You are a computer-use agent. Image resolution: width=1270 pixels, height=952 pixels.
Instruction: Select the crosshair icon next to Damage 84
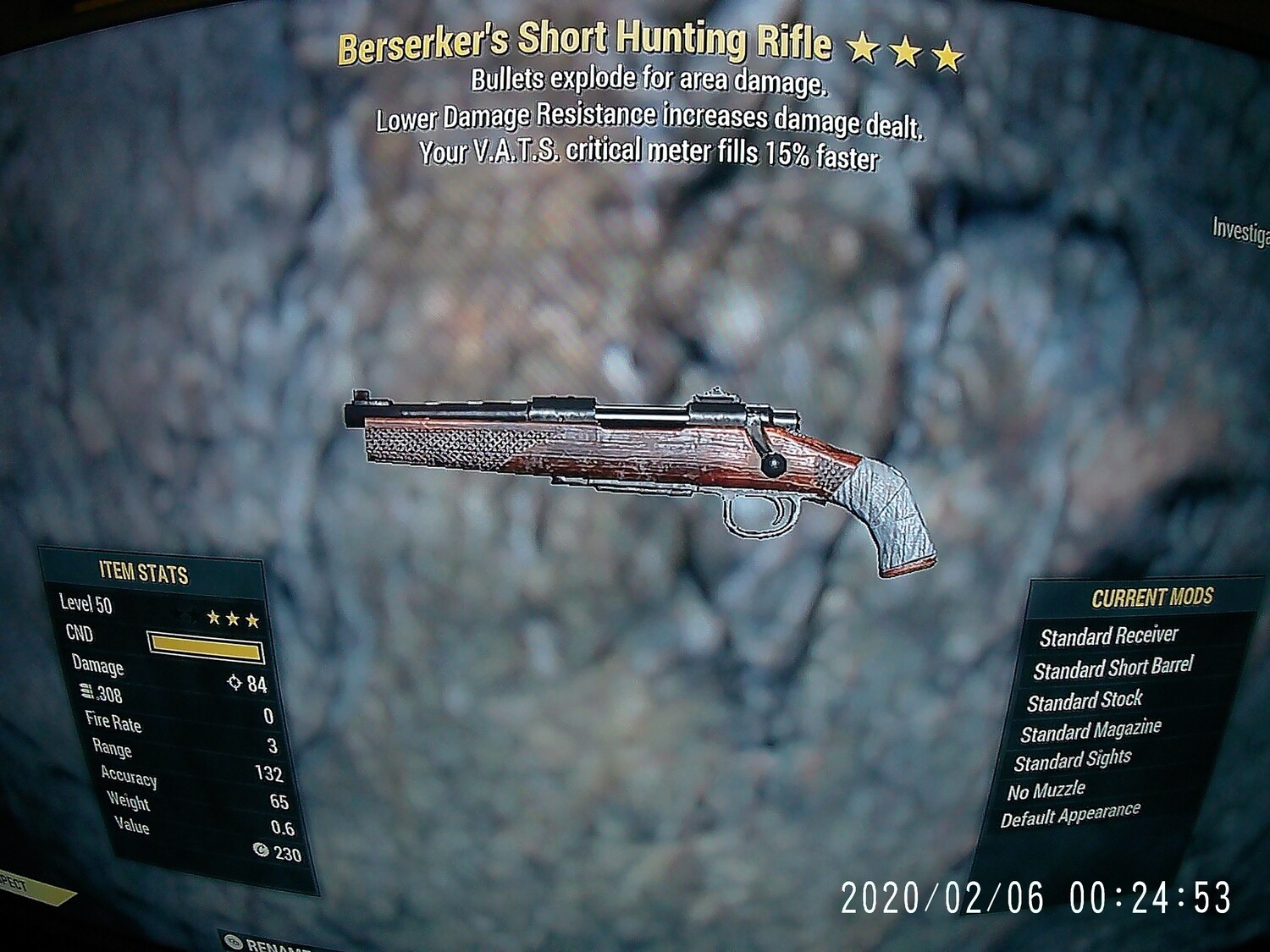235,685
